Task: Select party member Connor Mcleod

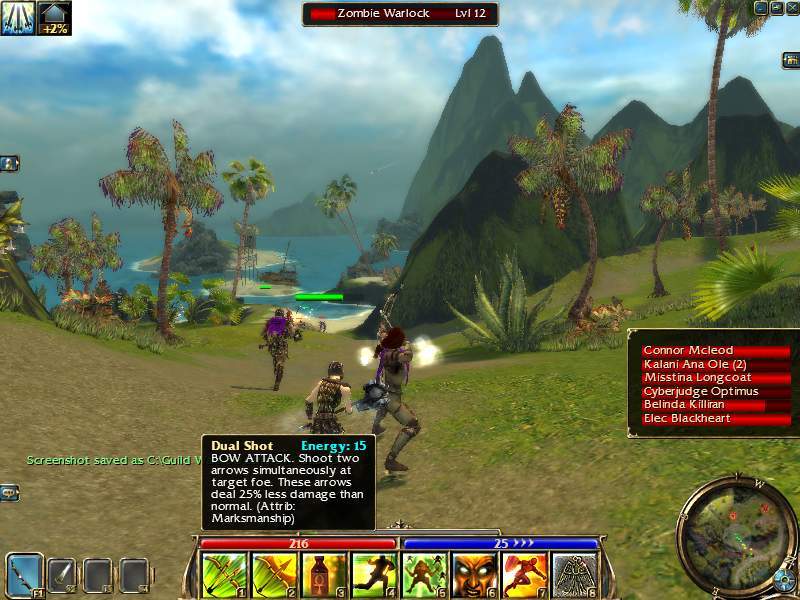Action: (716, 351)
